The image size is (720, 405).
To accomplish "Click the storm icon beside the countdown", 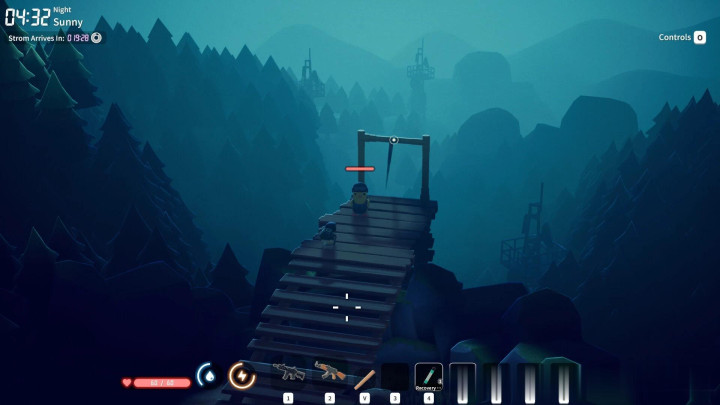I will point(97,37).
